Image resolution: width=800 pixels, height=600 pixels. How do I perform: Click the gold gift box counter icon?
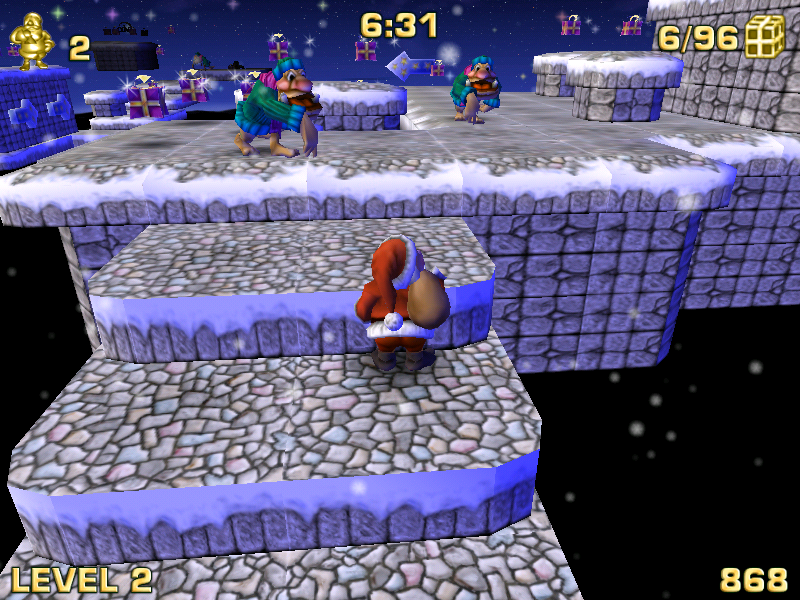tap(765, 37)
